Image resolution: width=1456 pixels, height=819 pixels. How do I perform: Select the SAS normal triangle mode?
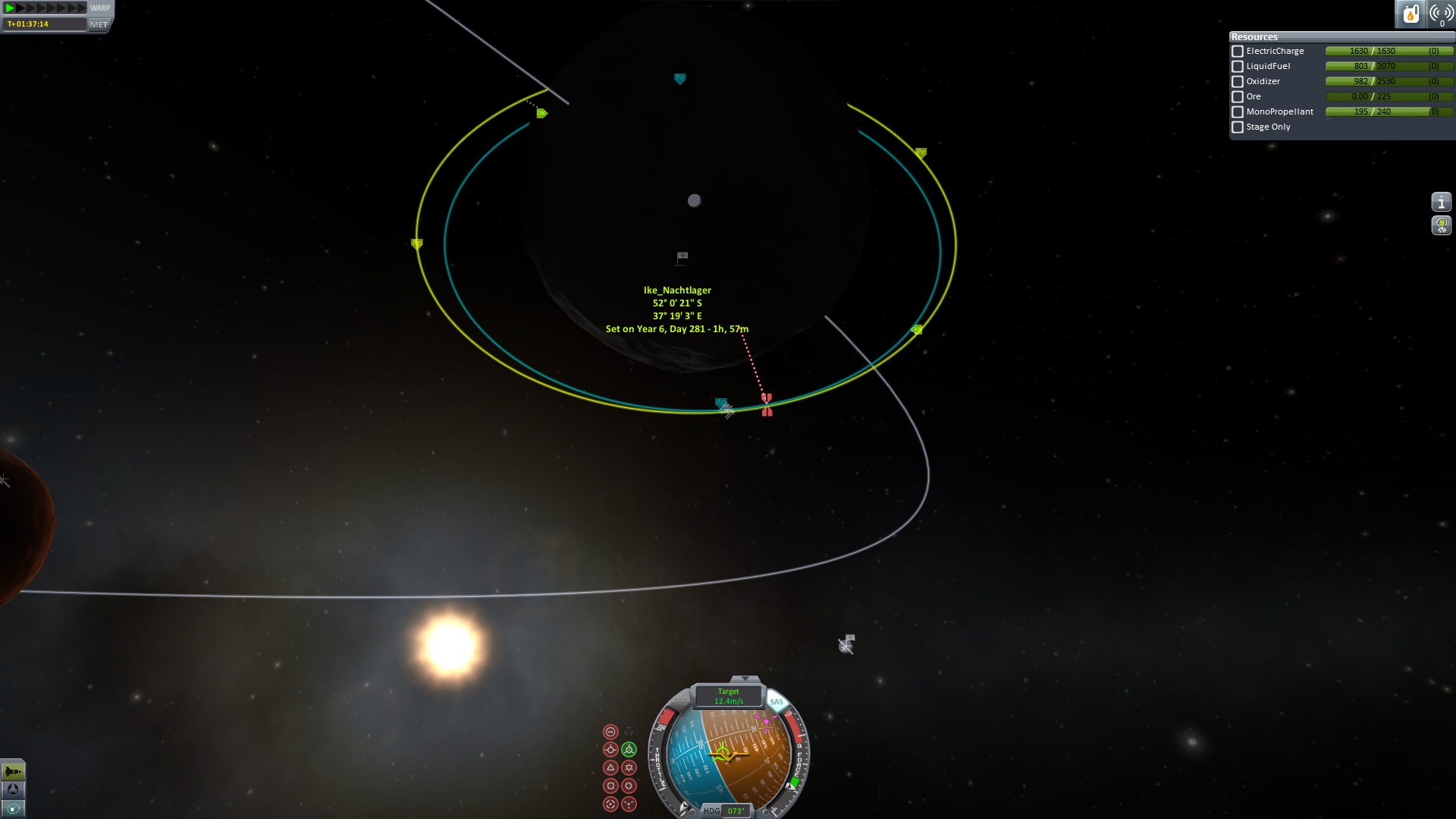click(x=610, y=767)
